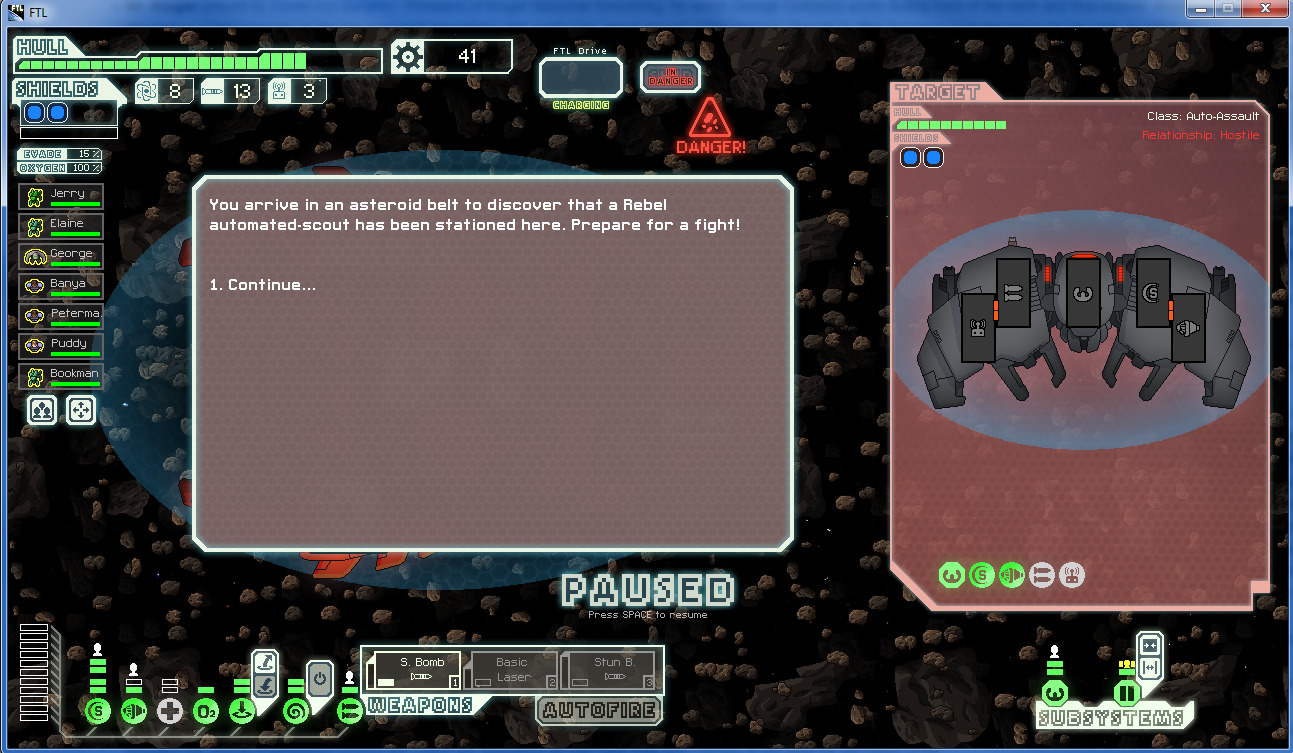Image resolution: width=1293 pixels, height=753 pixels.
Task: Click the door control subsystem icon
Action: pos(1127,692)
